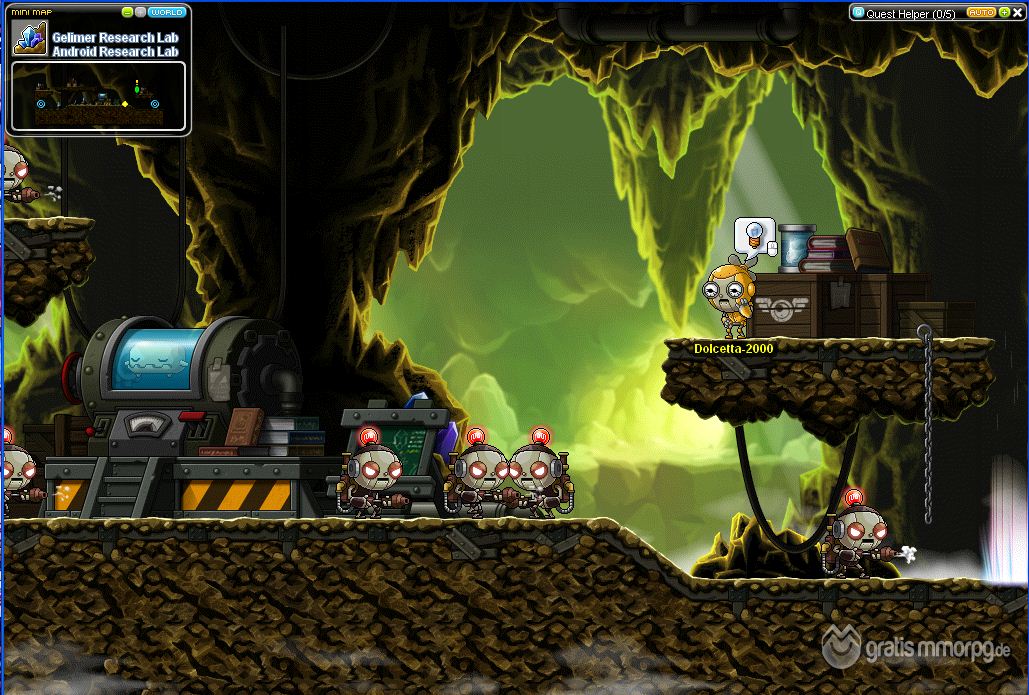Open the WORLD map
This screenshot has height=695, width=1029.
tap(166, 12)
